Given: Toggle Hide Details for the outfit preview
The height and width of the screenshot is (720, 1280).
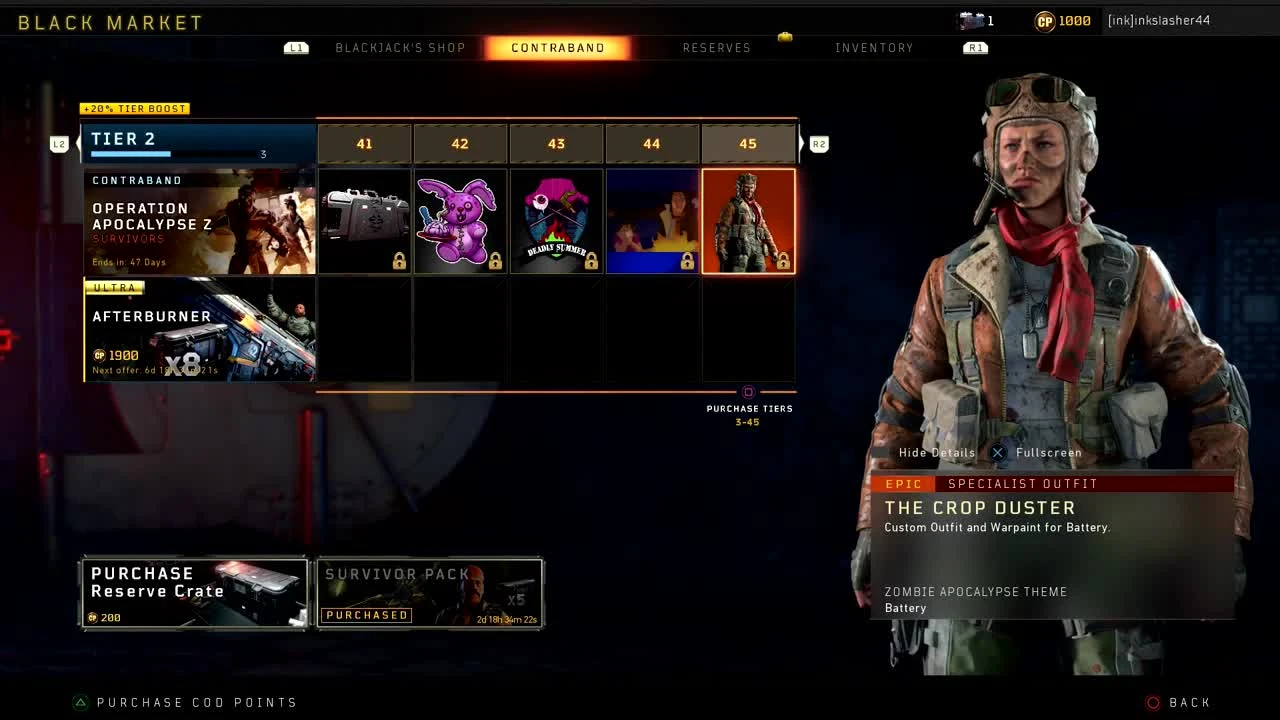Looking at the screenshot, I should coord(936,452).
